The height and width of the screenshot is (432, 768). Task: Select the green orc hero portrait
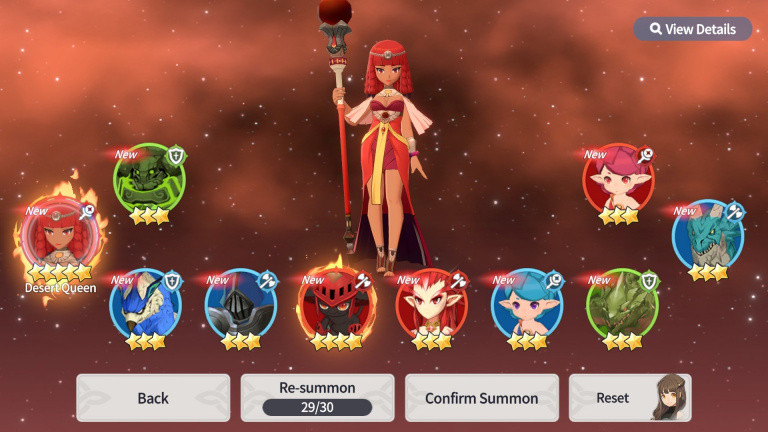coord(149,179)
